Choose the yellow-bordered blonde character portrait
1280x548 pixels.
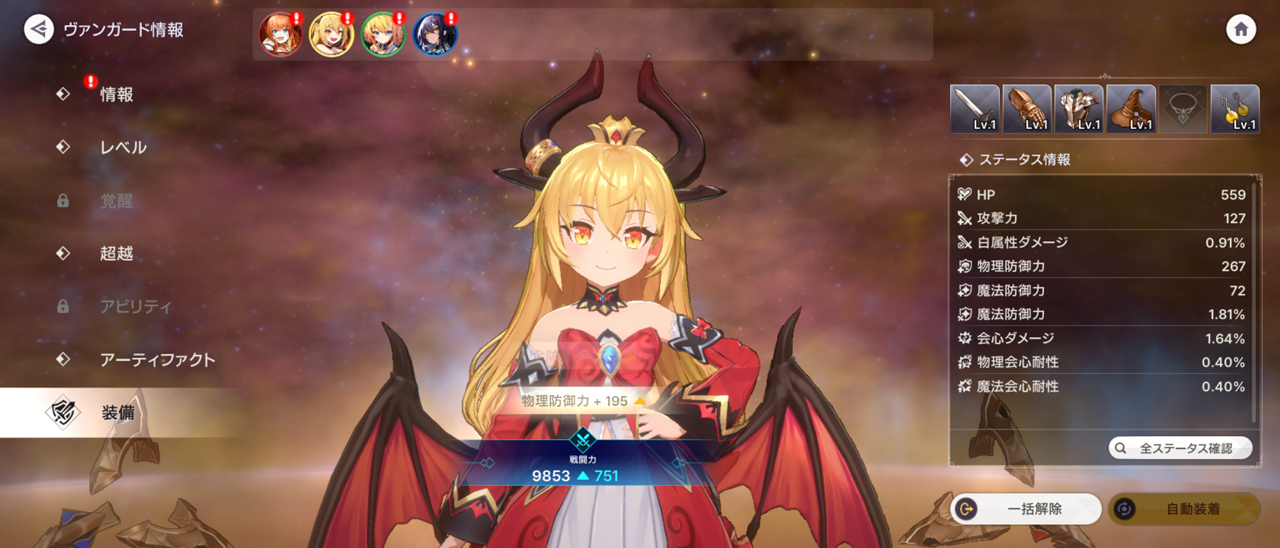(331, 35)
